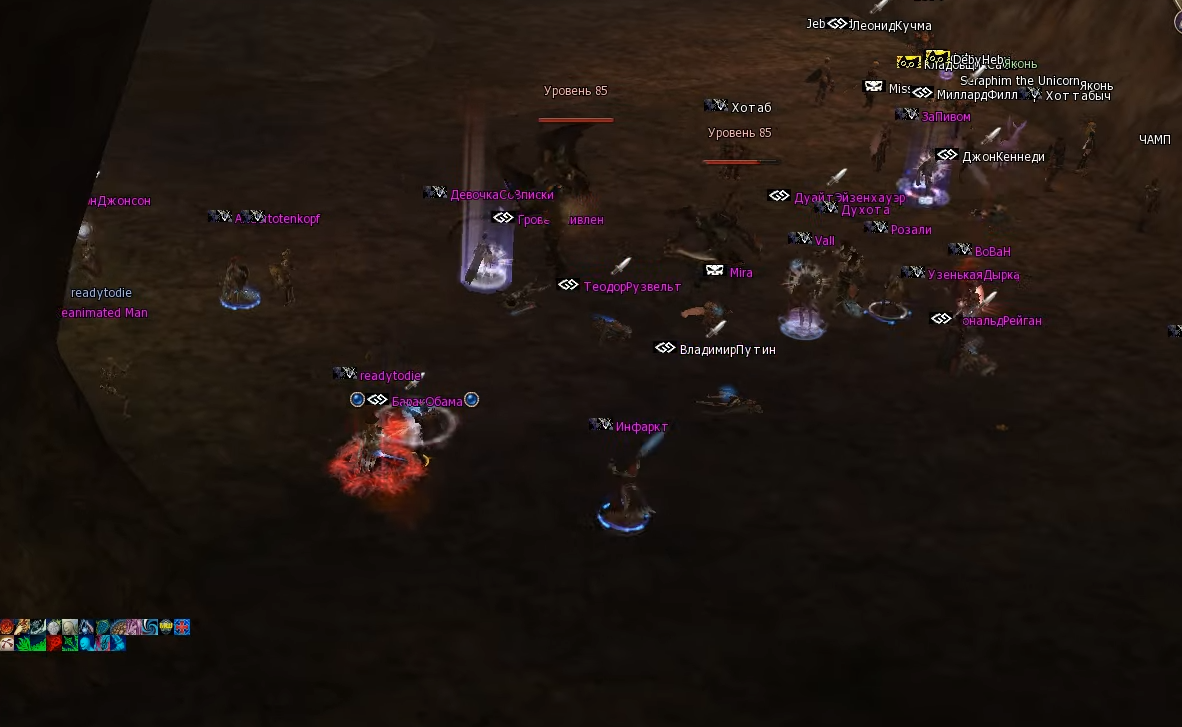Click the red fiery orb buff icon
This screenshot has height=727, width=1182.
[7, 627]
